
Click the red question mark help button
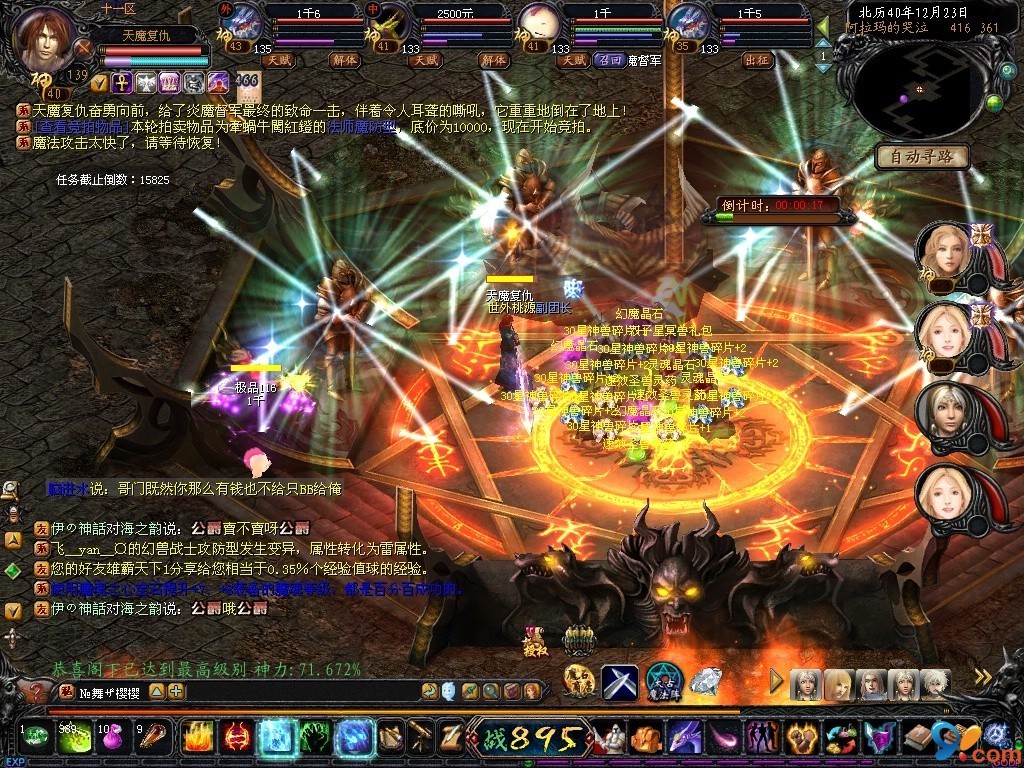(x=37, y=691)
